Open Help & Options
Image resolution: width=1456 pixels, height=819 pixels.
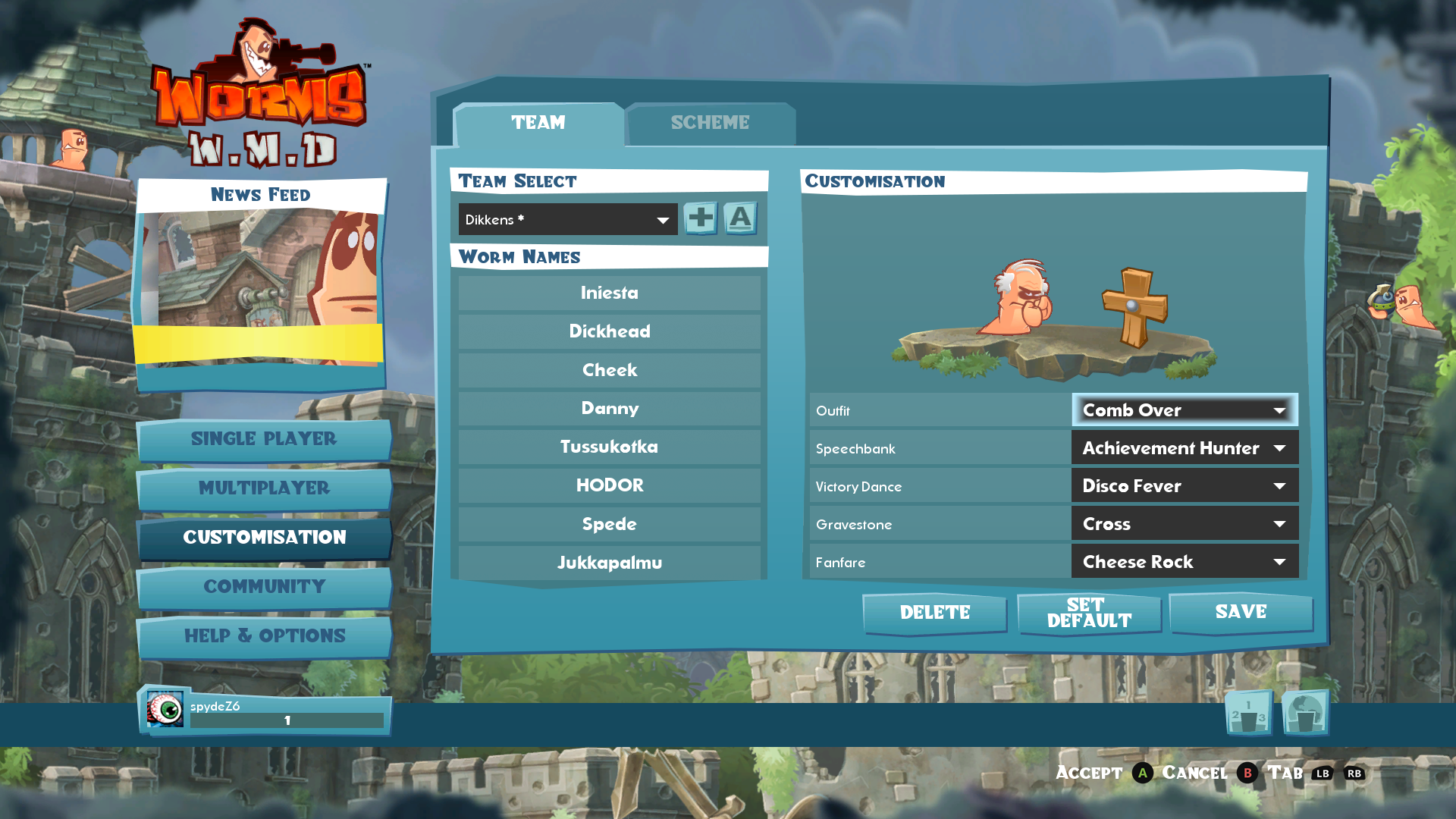(x=264, y=636)
